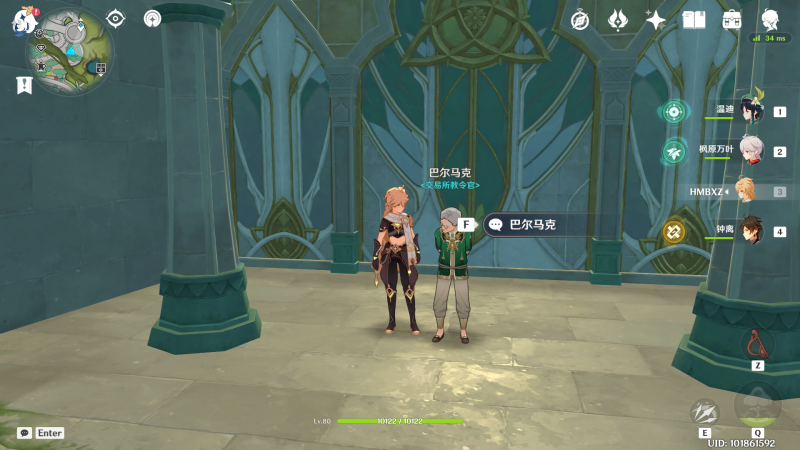This screenshot has height=450, width=800.
Task: Switch to party member 枫原万叶
Action: [x=750, y=150]
